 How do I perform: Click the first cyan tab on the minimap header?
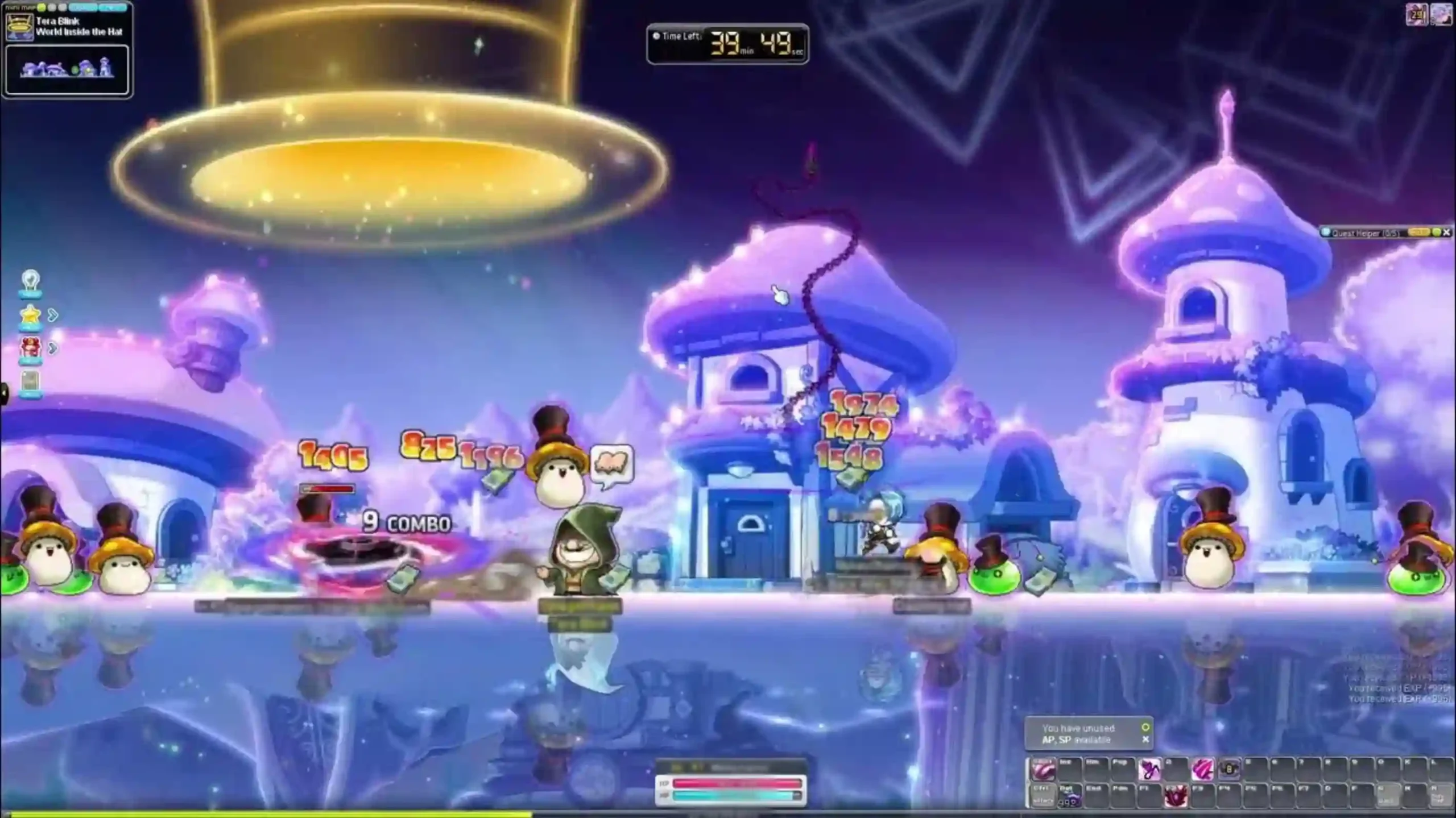click(82, 7)
